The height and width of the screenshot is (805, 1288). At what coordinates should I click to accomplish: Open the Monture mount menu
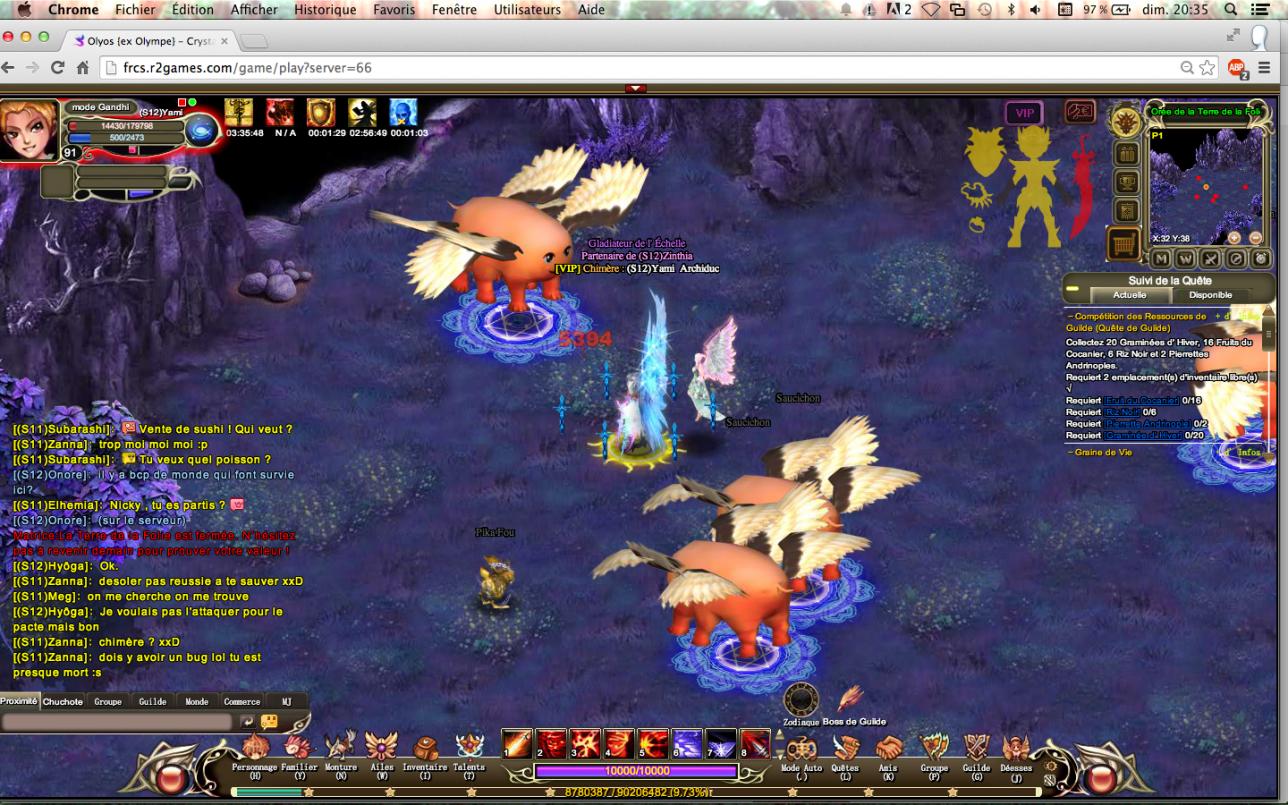click(x=341, y=748)
